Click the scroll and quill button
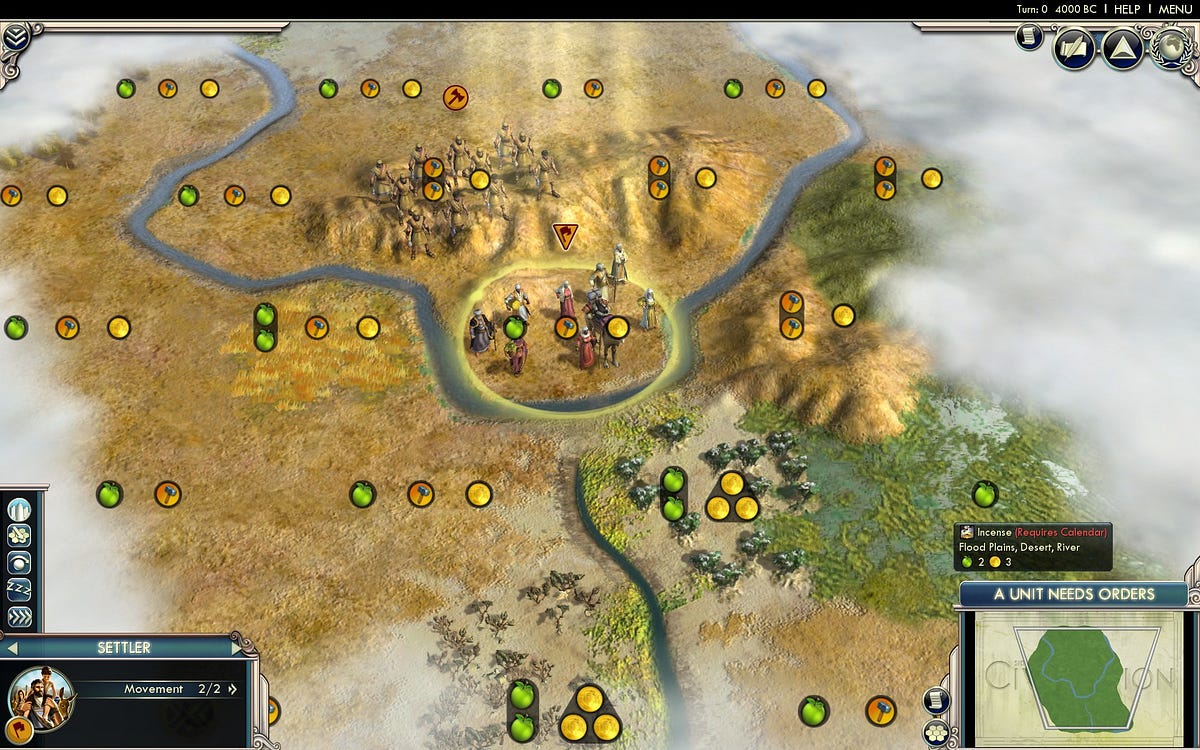1200x750 pixels. [x=1074, y=50]
